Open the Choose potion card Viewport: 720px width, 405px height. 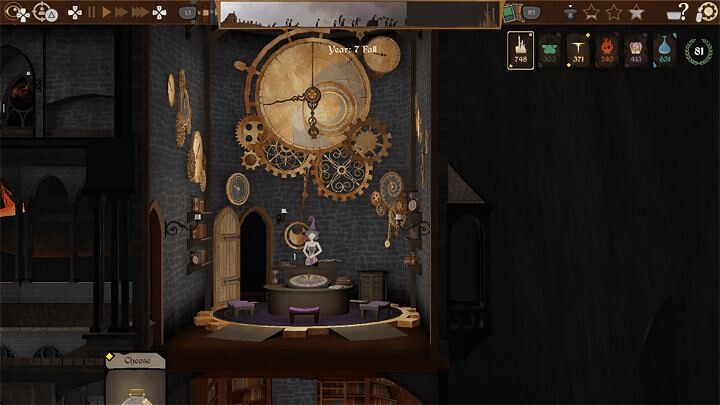(x=137, y=382)
